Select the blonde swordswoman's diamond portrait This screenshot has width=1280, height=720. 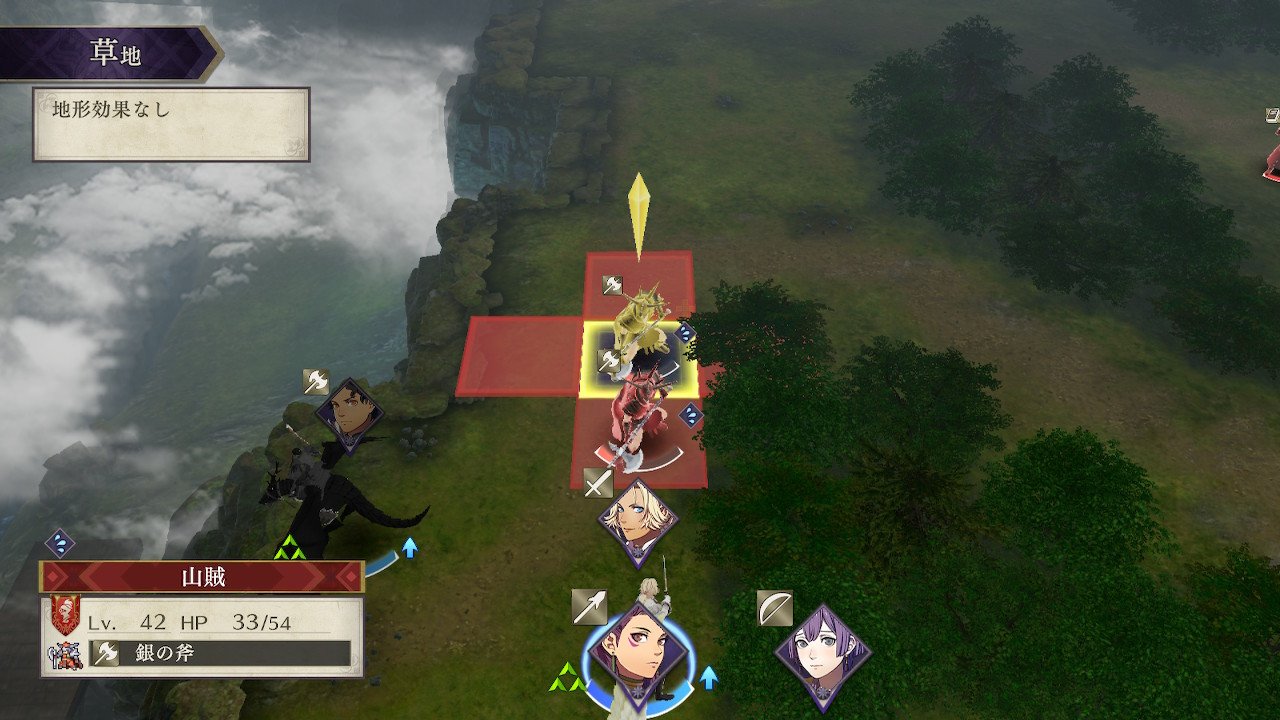tap(638, 523)
